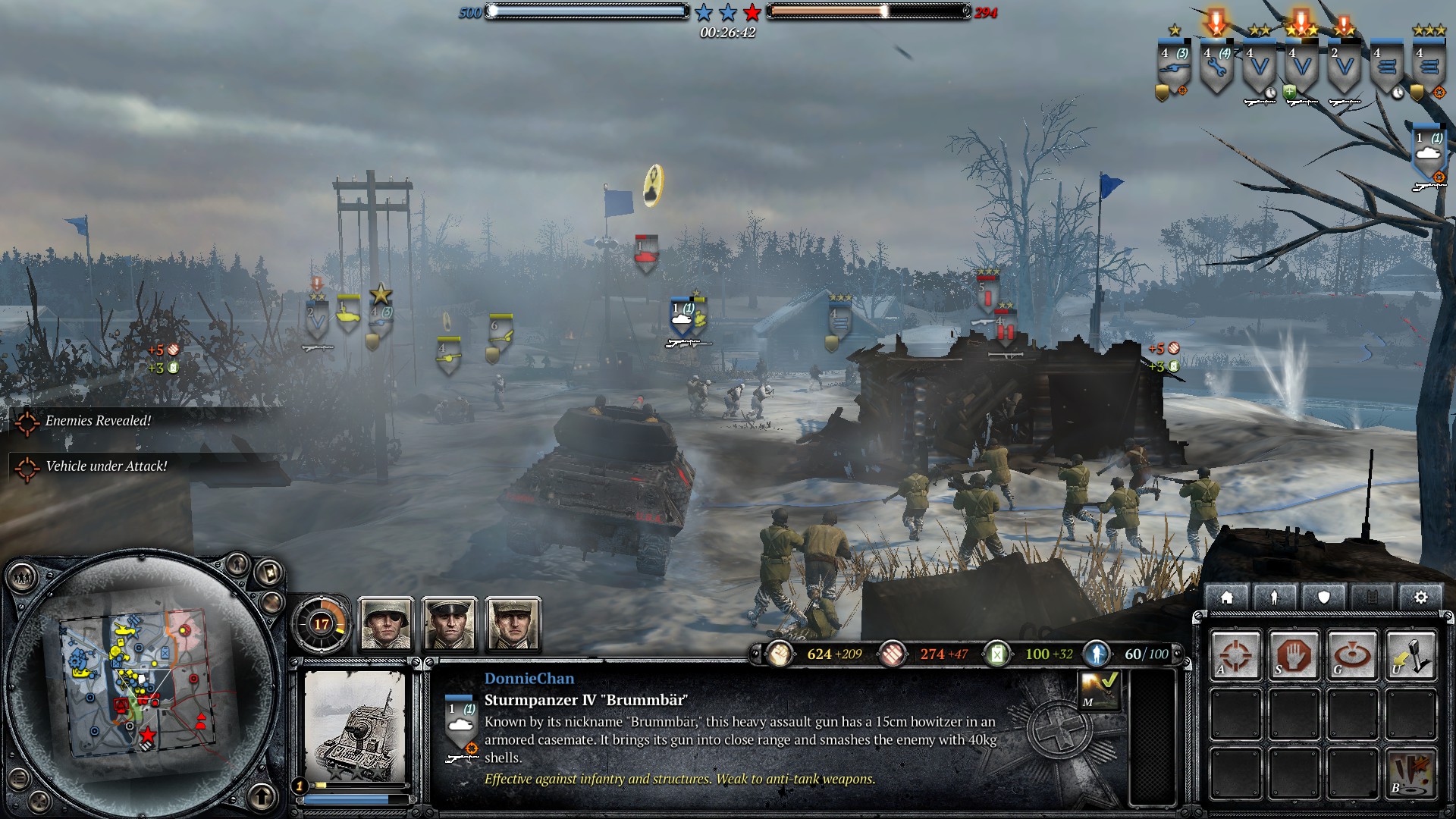Click the up-arrow button beside the minimap
Image resolution: width=1456 pixels, height=819 pixels.
point(262,796)
